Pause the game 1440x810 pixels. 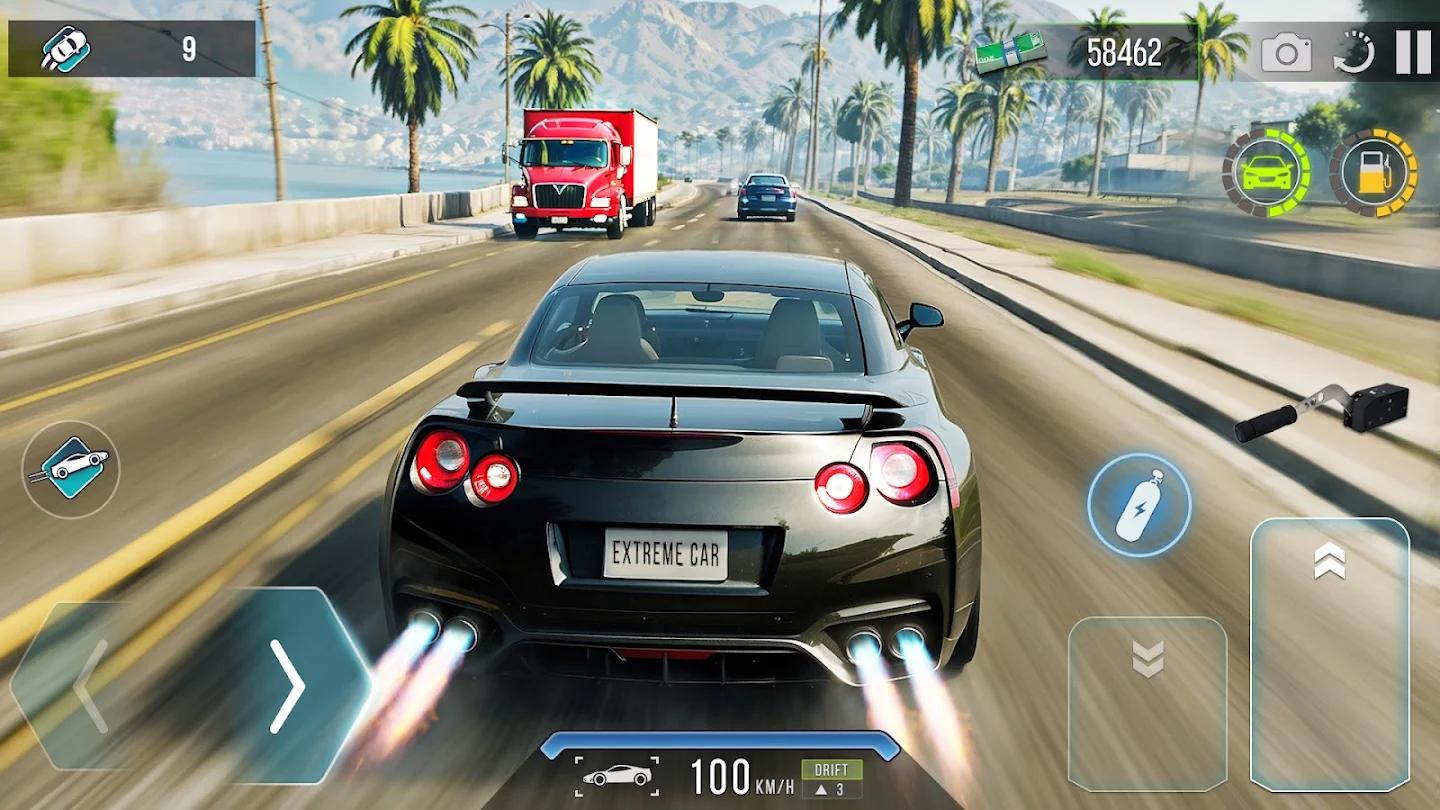coord(1413,52)
